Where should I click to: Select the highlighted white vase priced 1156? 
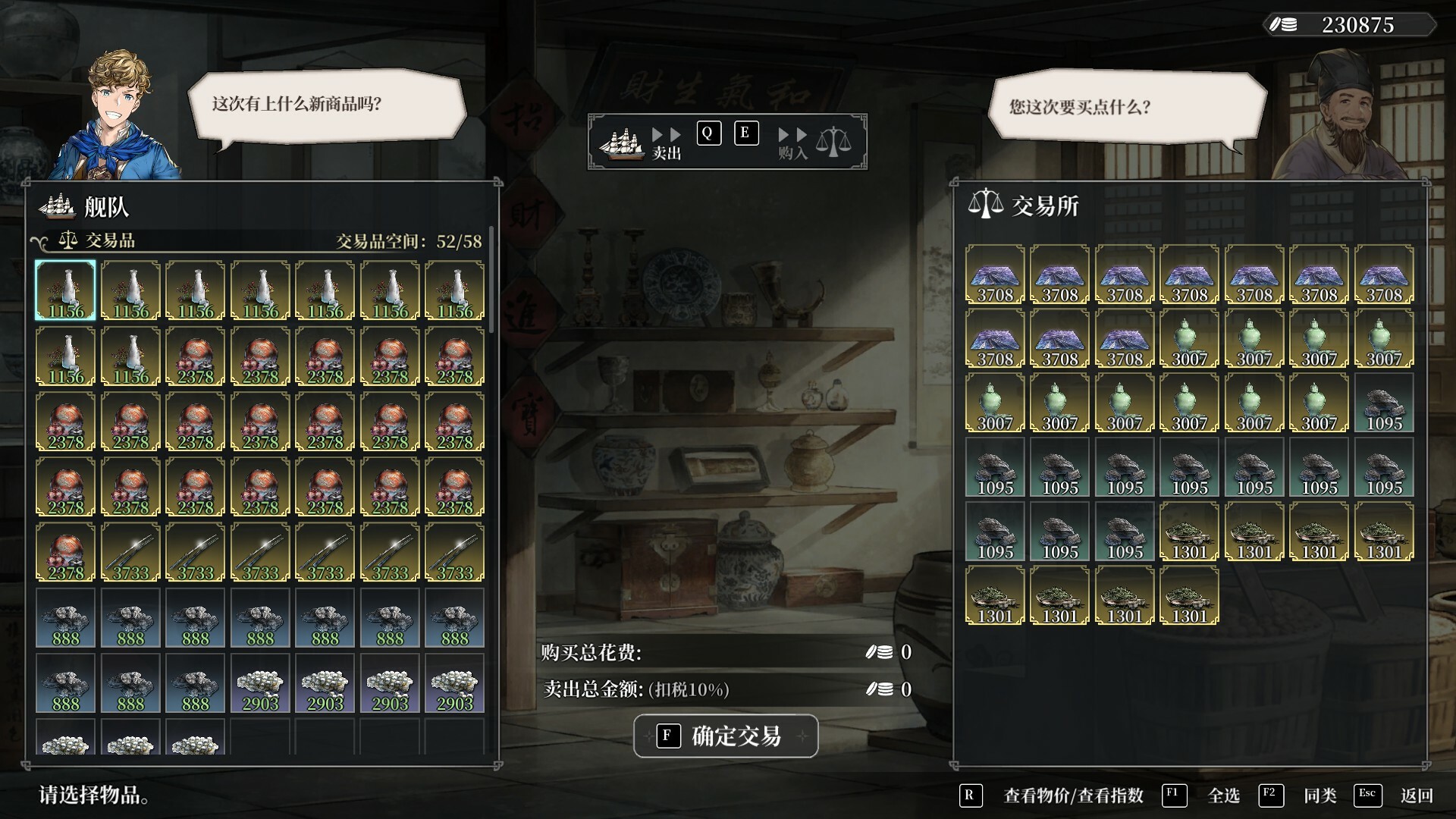[65, 289]
